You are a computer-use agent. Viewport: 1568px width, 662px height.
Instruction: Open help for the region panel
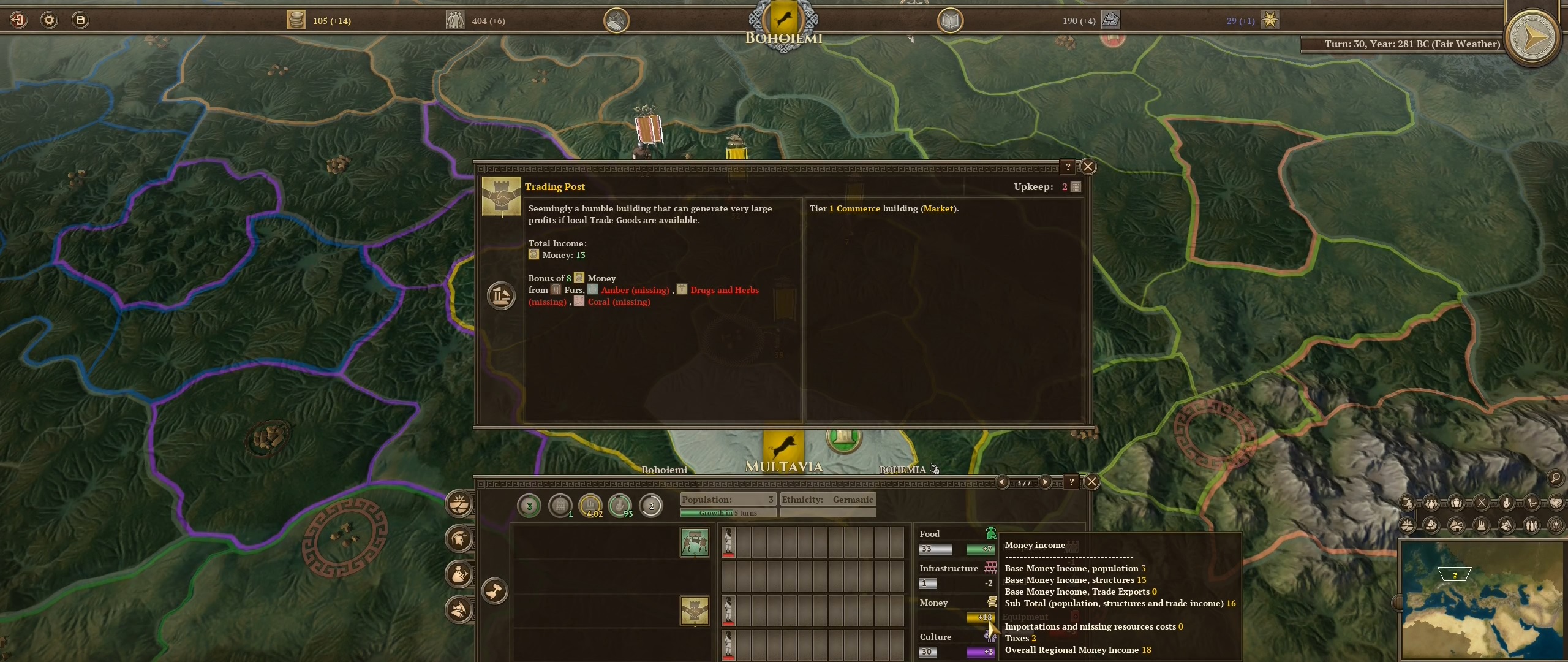point(1071,482)
